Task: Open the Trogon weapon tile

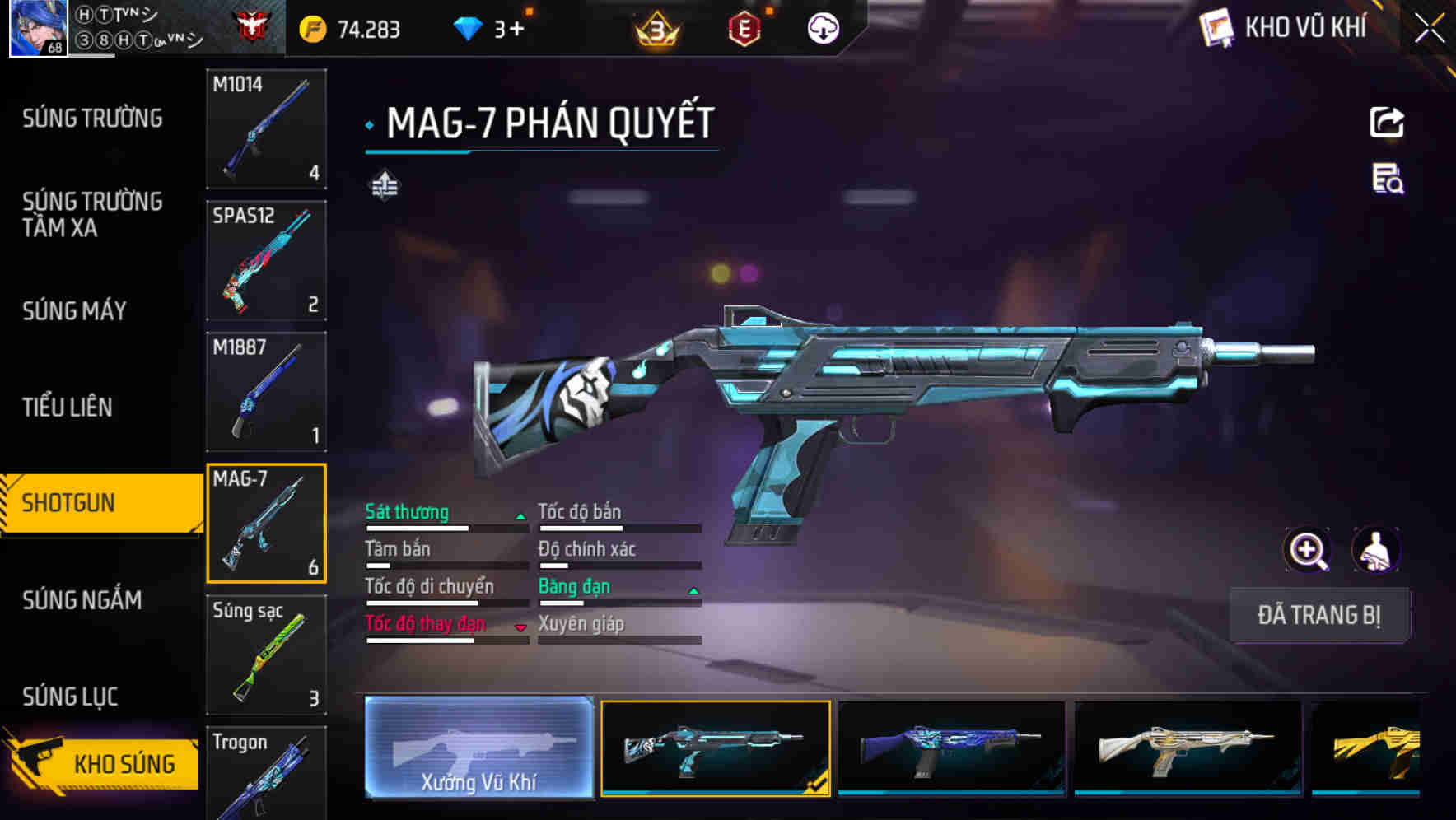Action: (x=266, y=774)
